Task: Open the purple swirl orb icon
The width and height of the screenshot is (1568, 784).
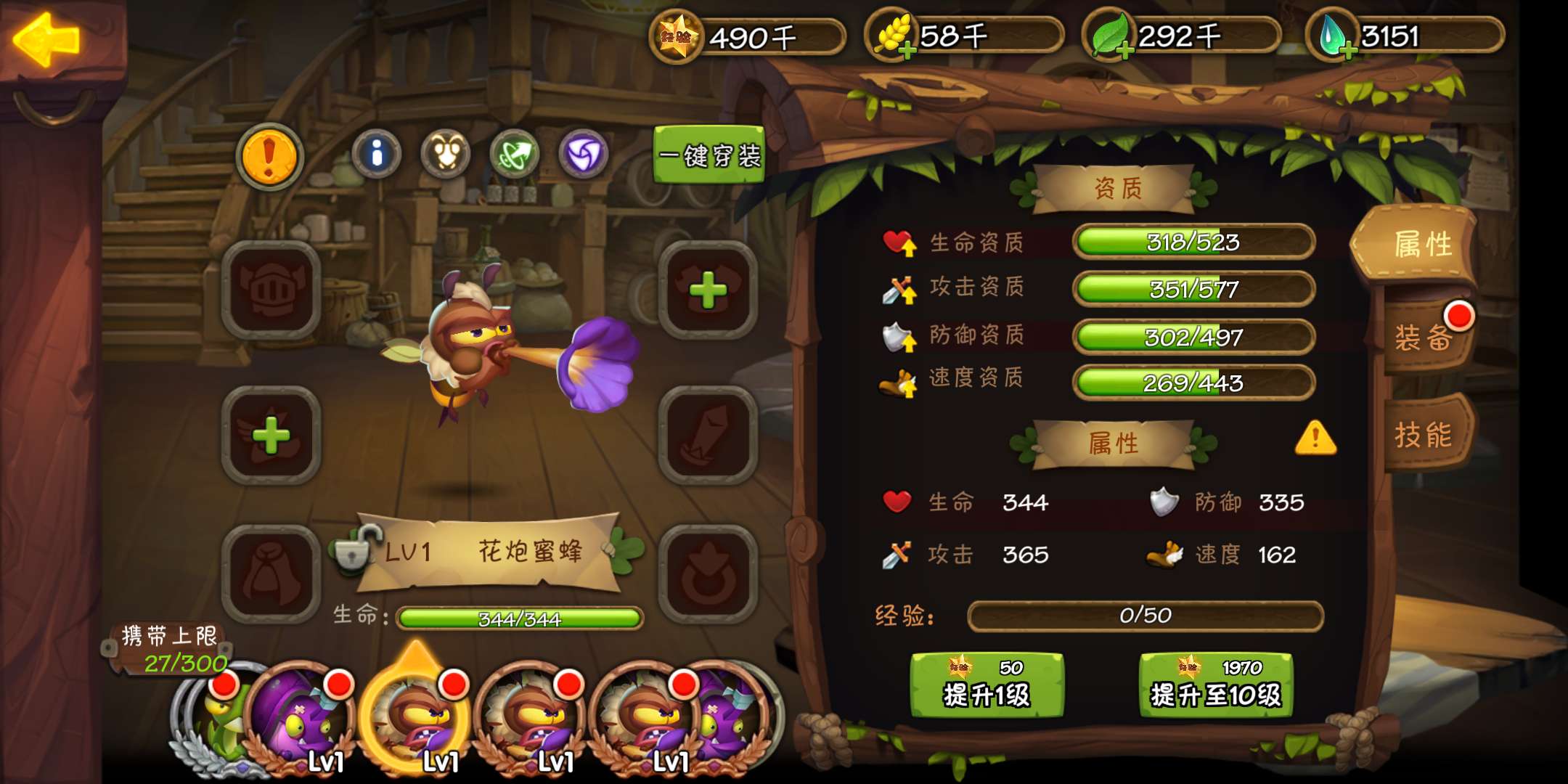Action: coord(583,153)
